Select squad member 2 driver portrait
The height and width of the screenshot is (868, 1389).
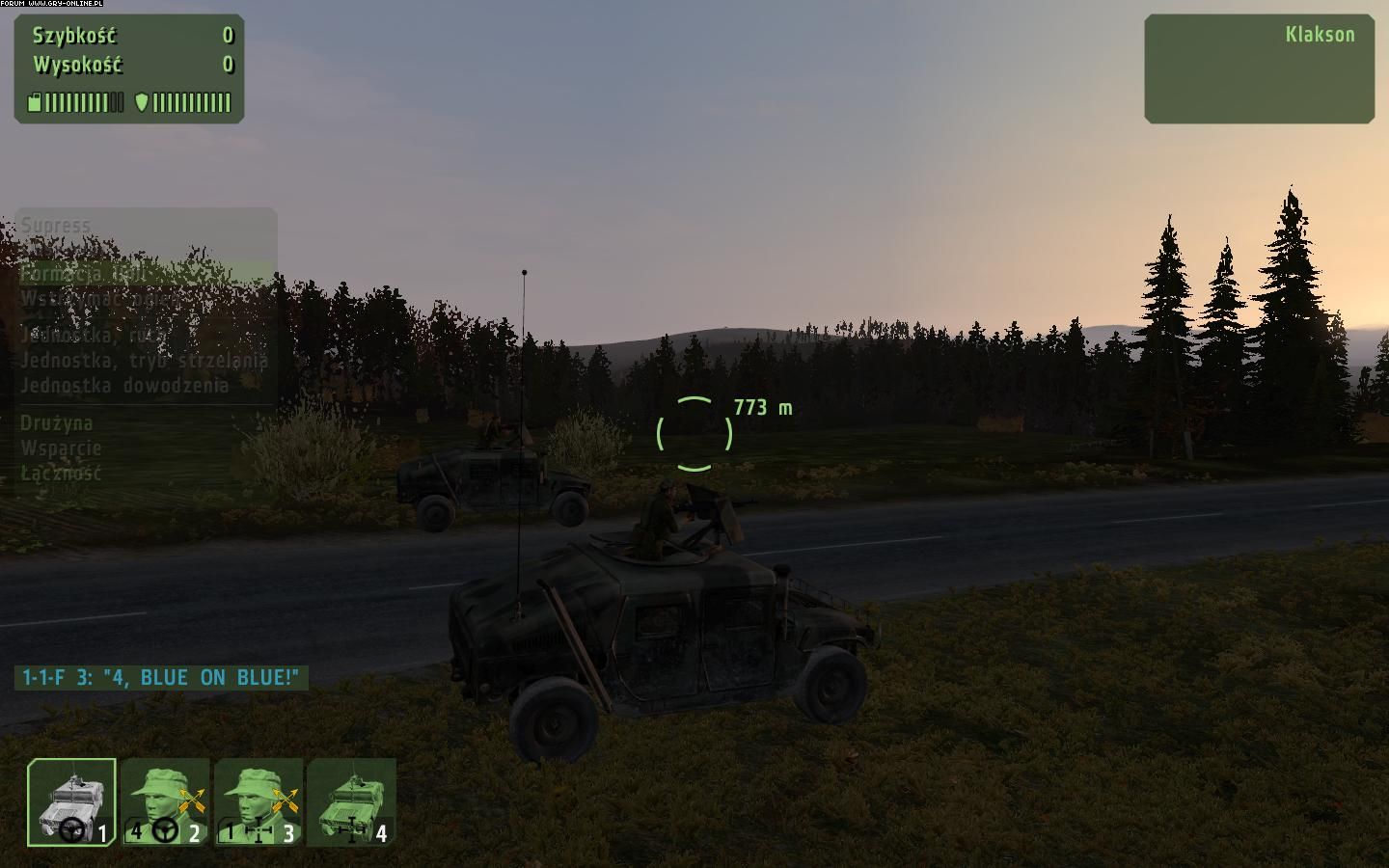click(x=165, y=802)
